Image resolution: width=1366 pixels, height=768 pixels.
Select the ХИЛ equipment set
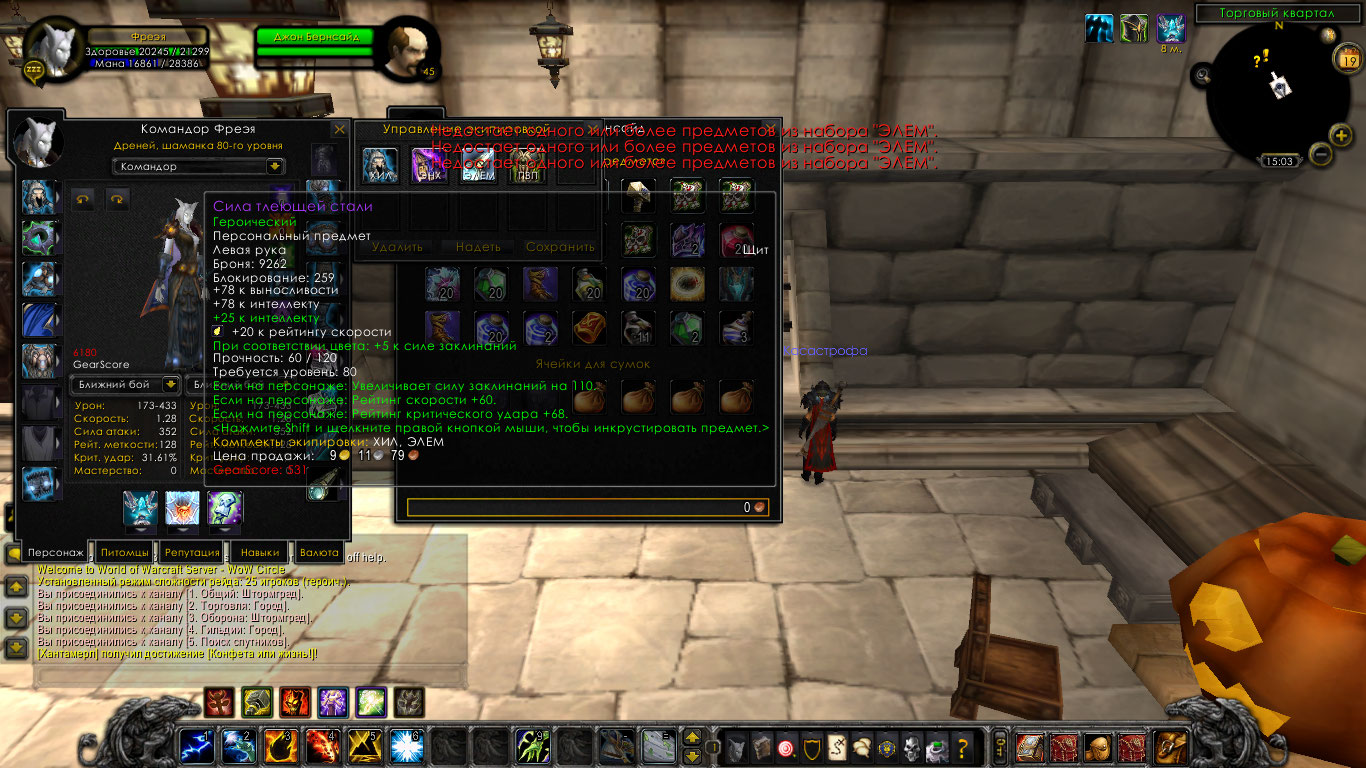point(380,166)
